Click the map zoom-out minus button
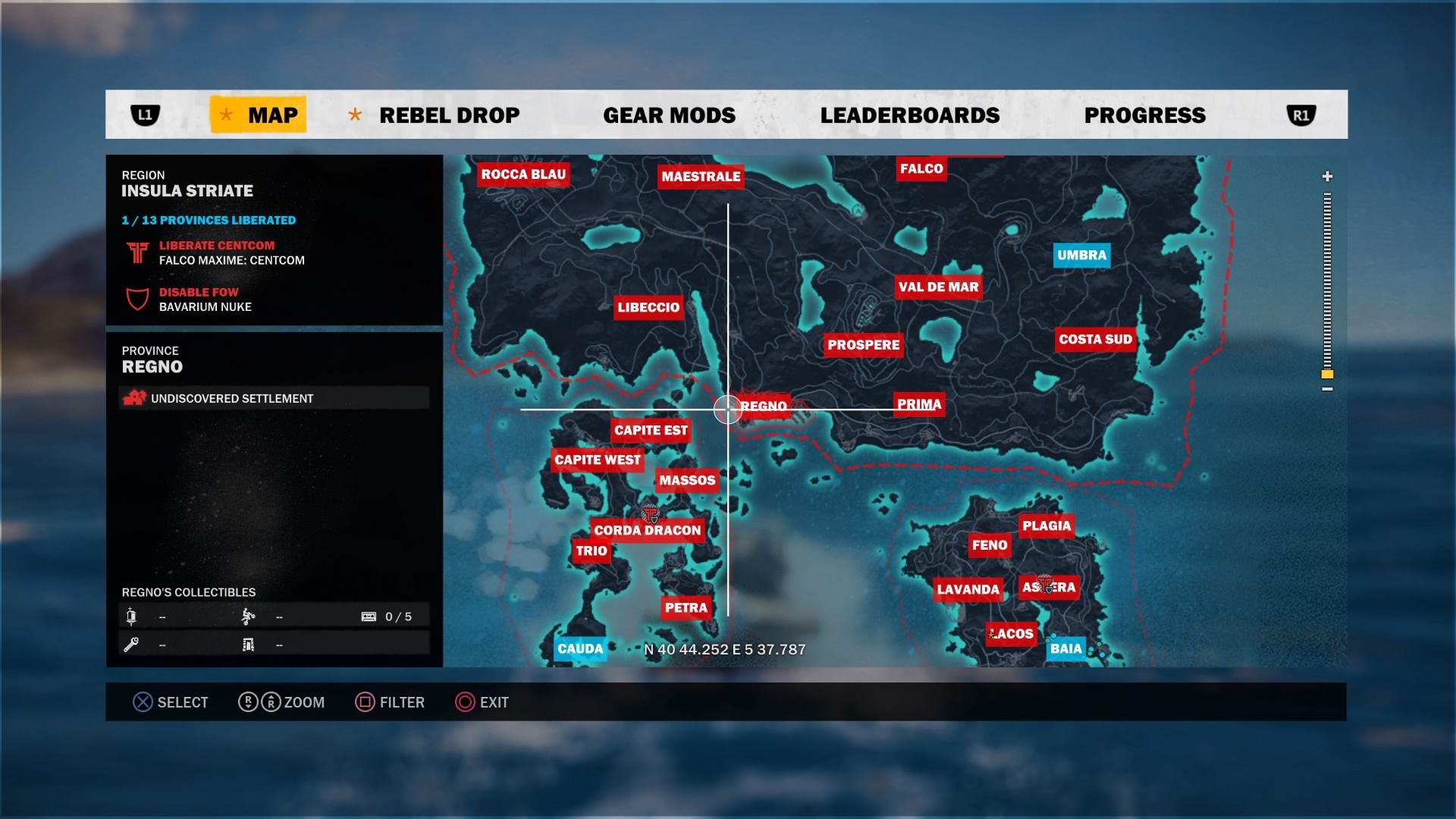The image size is (1456, 819). [1327, 389]
